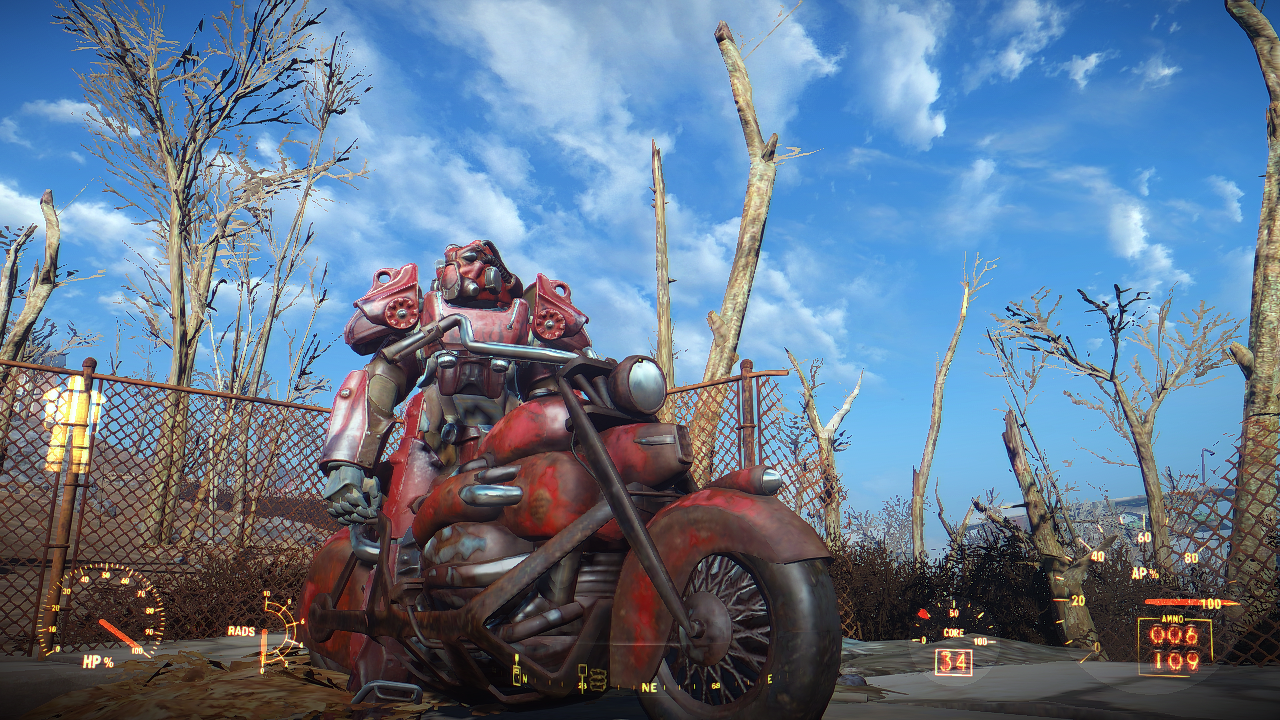Click the AP% gauge label
Screen dimensions: 1280x720
click(x=1141, y=572)
